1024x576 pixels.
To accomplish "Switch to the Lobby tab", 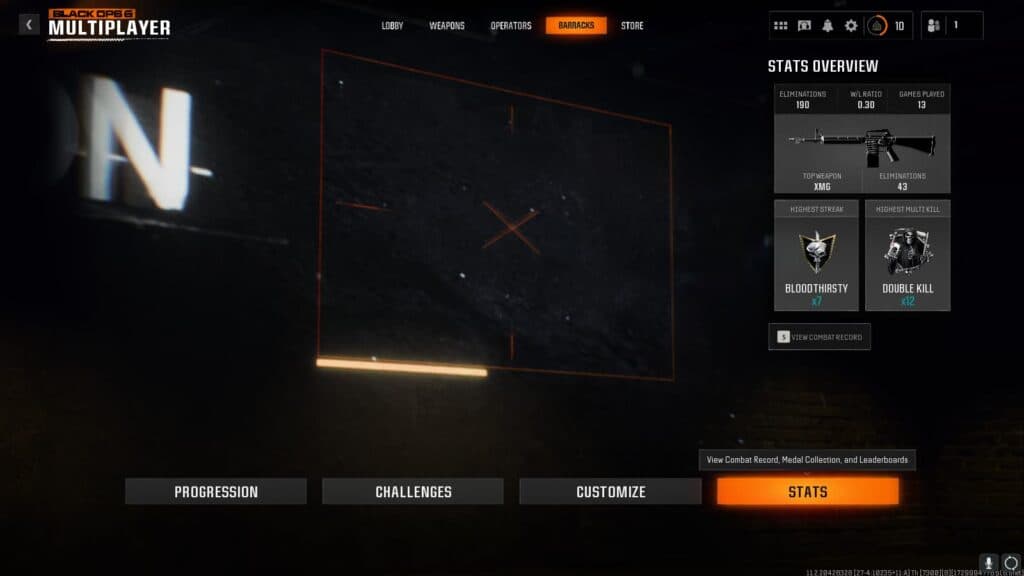I will (392, 26).
